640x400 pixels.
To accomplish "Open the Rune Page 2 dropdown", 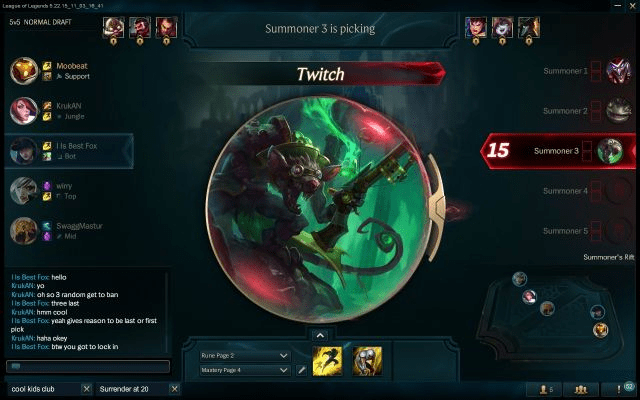I will pos(243,355).
